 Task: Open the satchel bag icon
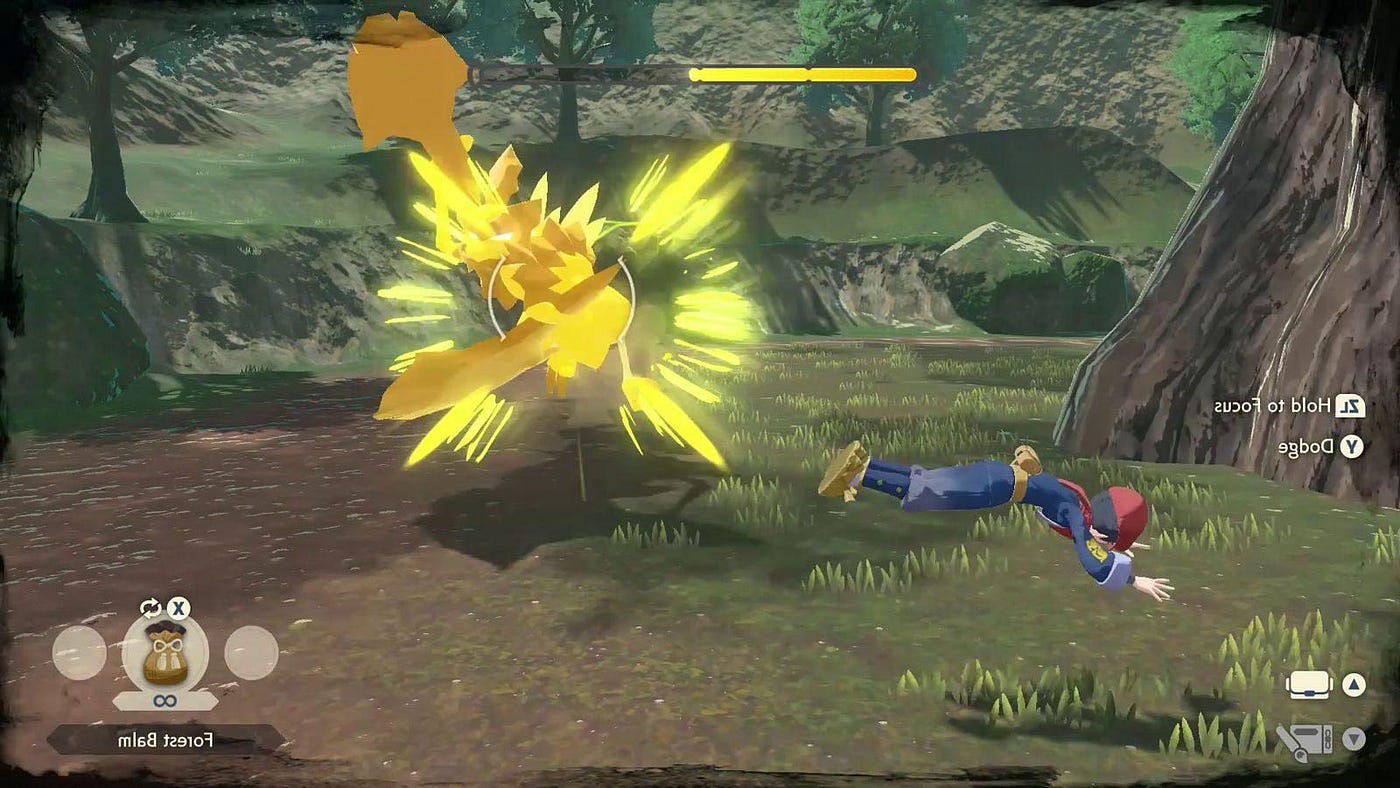click(x=1310, y=685)
